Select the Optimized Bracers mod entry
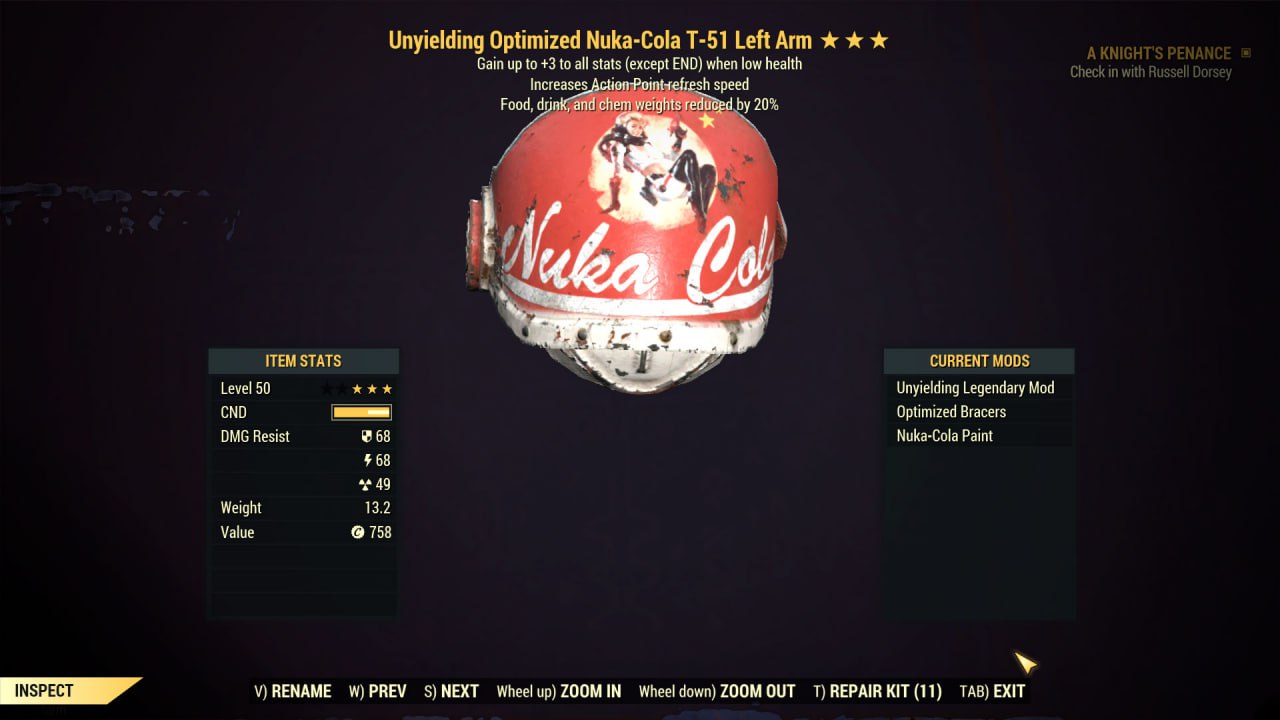Image resolution: width=1280 pixels, height=720 pixels. (x=951, y=412)
